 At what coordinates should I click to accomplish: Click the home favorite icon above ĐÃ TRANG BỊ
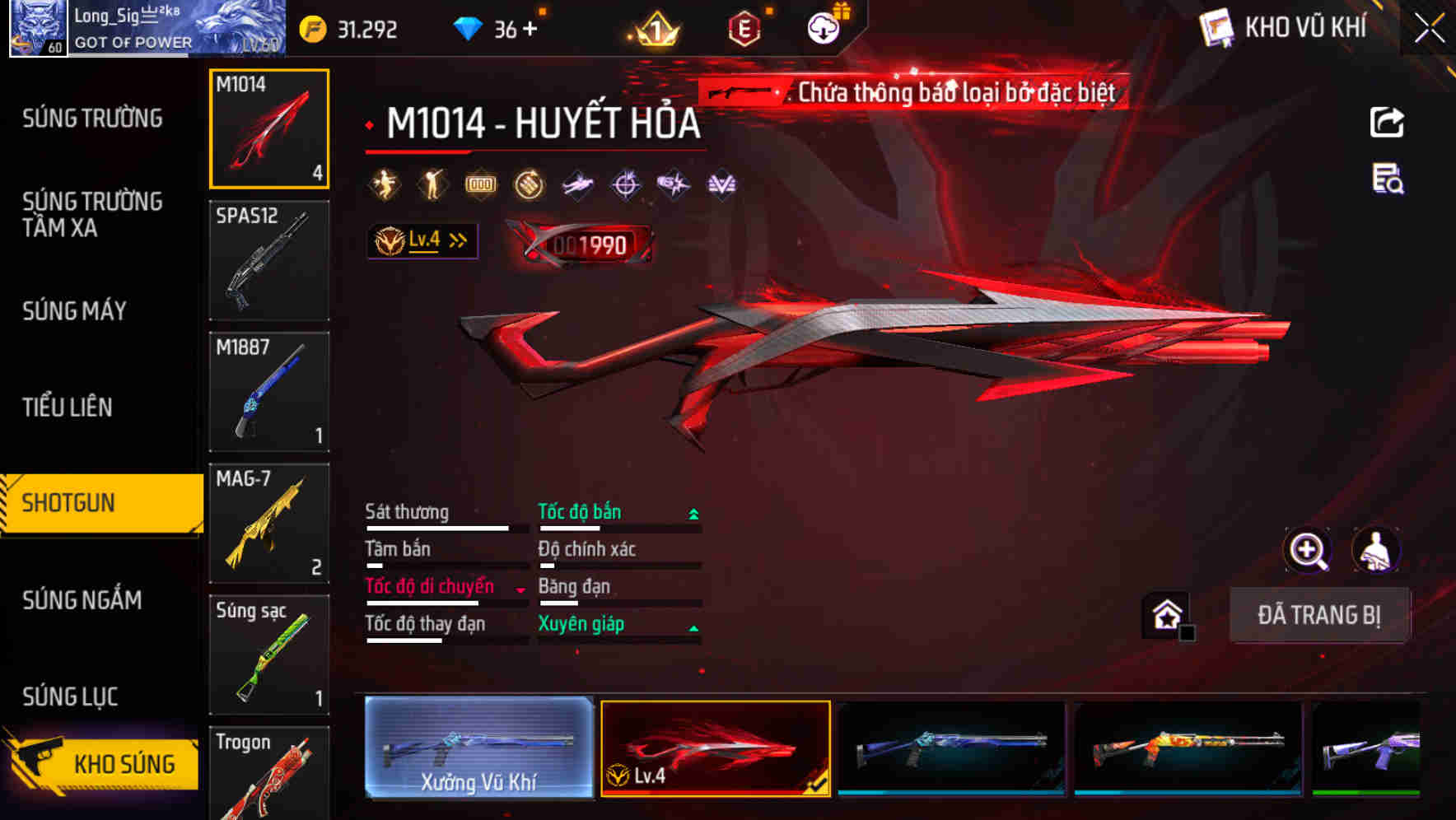click(1165, 613)
